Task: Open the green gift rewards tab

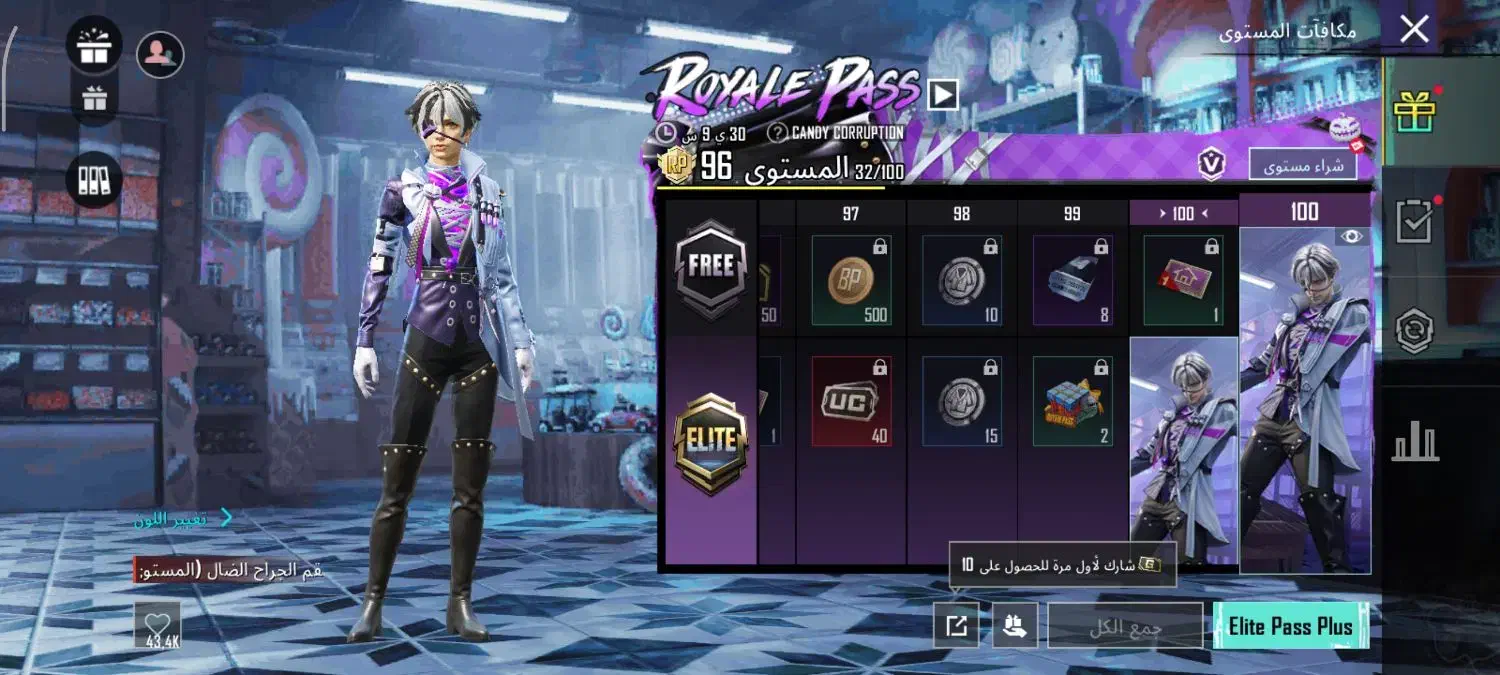Action: [1414, 111]
